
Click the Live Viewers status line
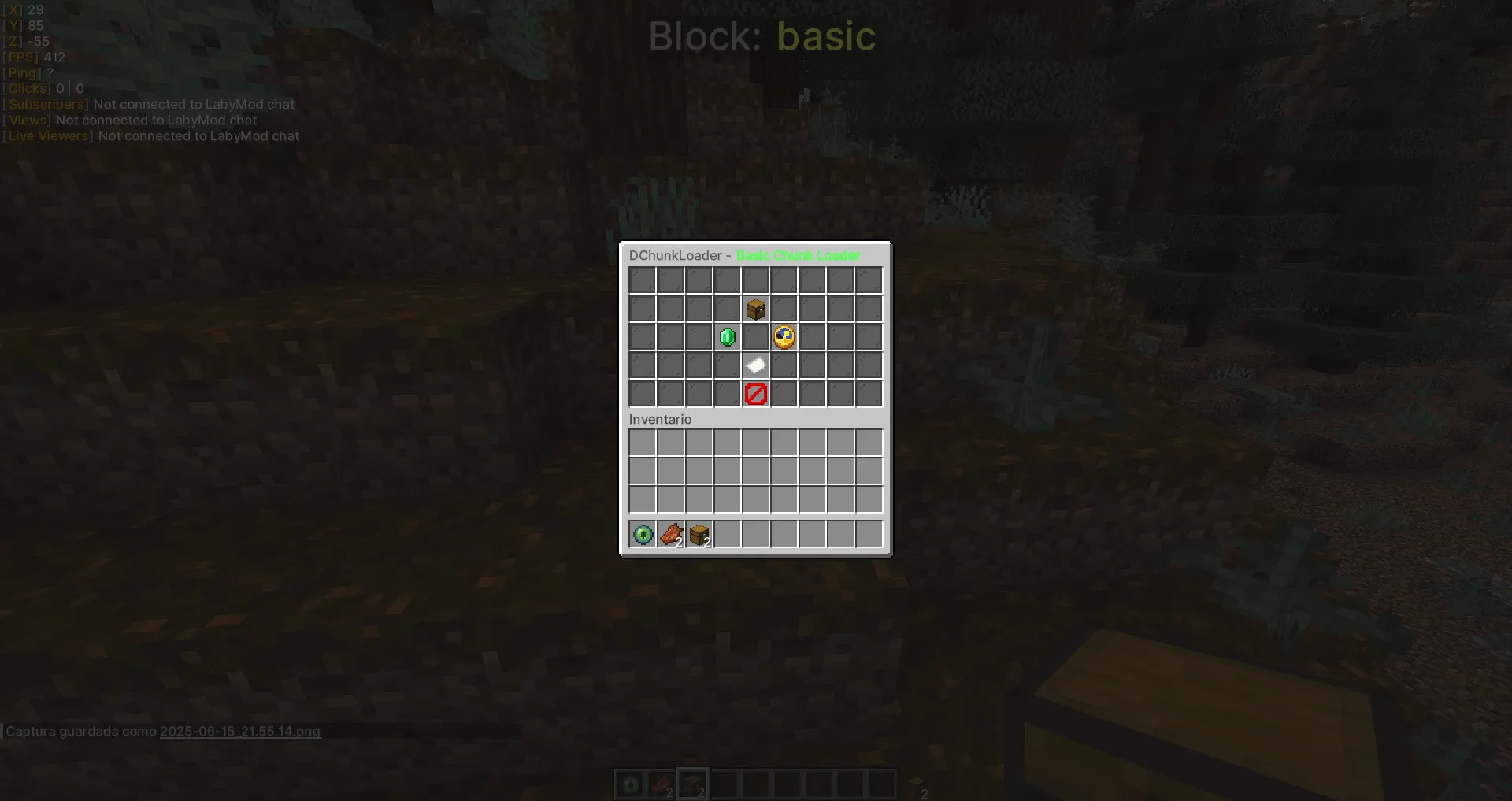click(150, 135)
